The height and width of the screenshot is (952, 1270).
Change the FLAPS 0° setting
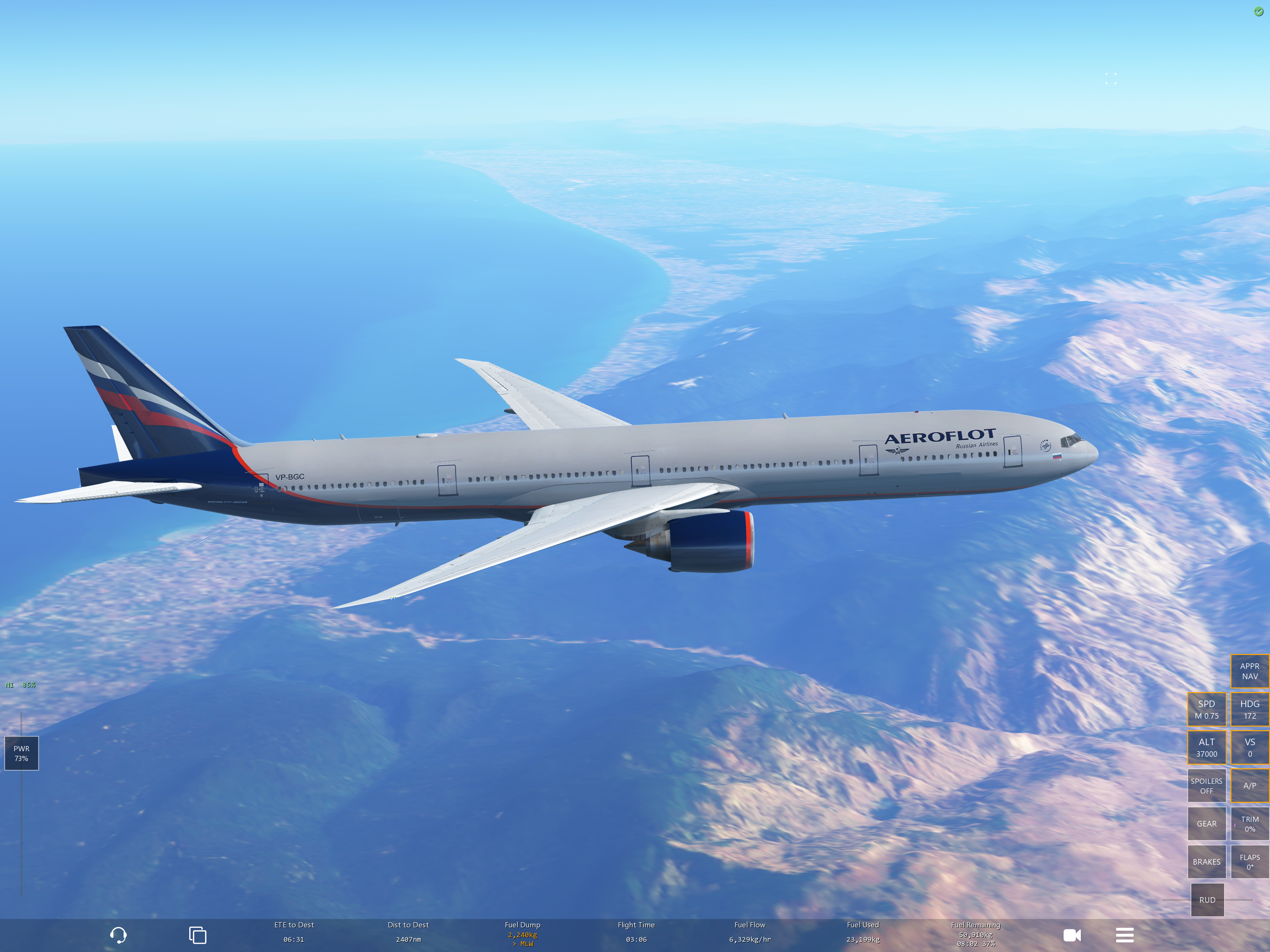point(1250,862)
